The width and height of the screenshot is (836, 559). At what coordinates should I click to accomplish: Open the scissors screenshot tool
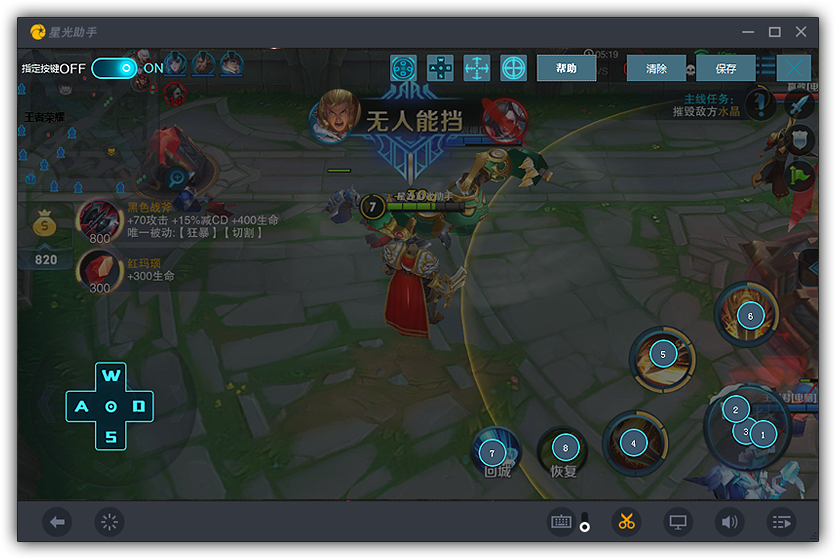point(627,521)
